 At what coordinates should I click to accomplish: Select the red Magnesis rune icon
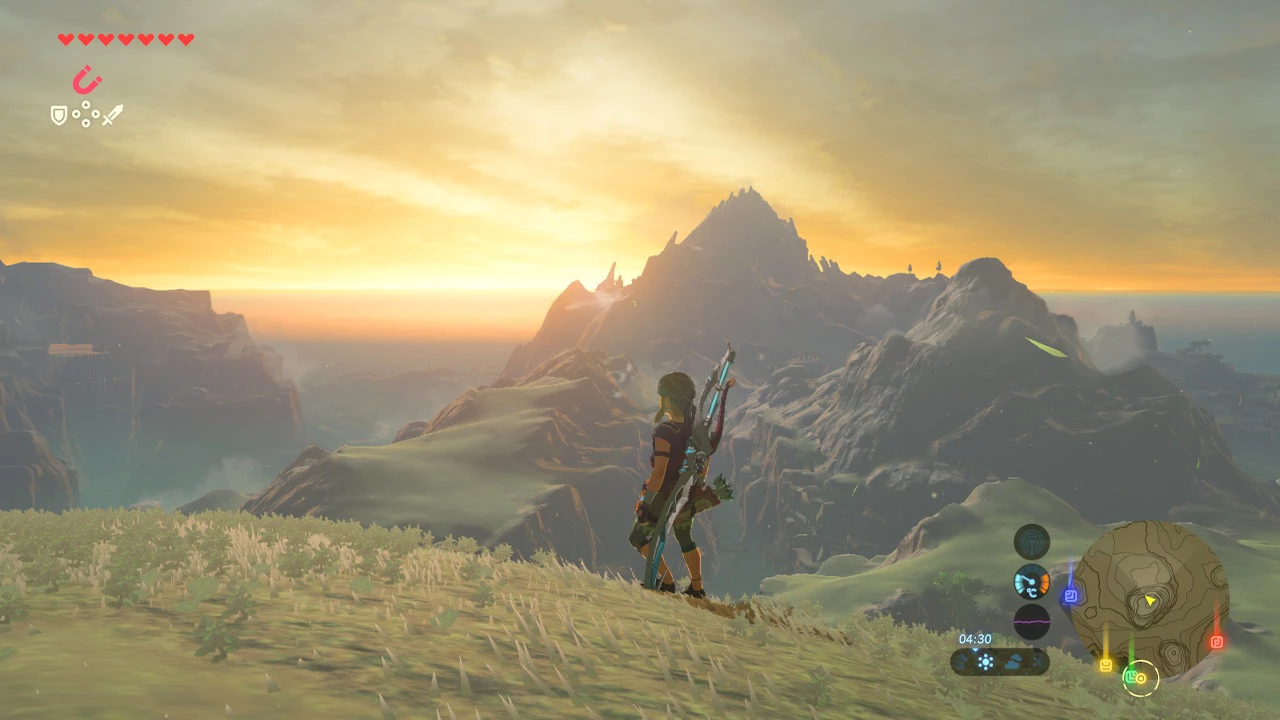pyautogui.click(x=87, y=80)
